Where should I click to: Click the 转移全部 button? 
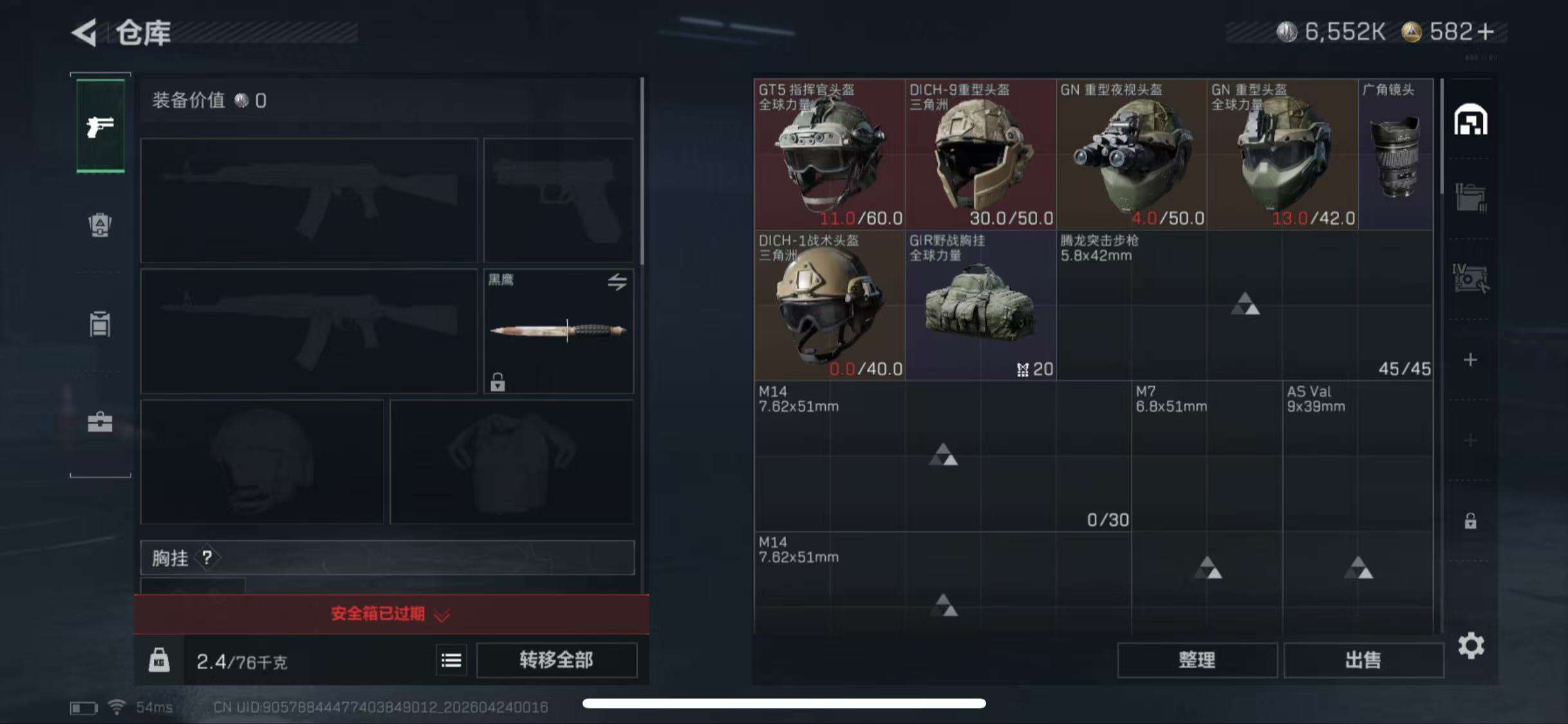[557, 661]
